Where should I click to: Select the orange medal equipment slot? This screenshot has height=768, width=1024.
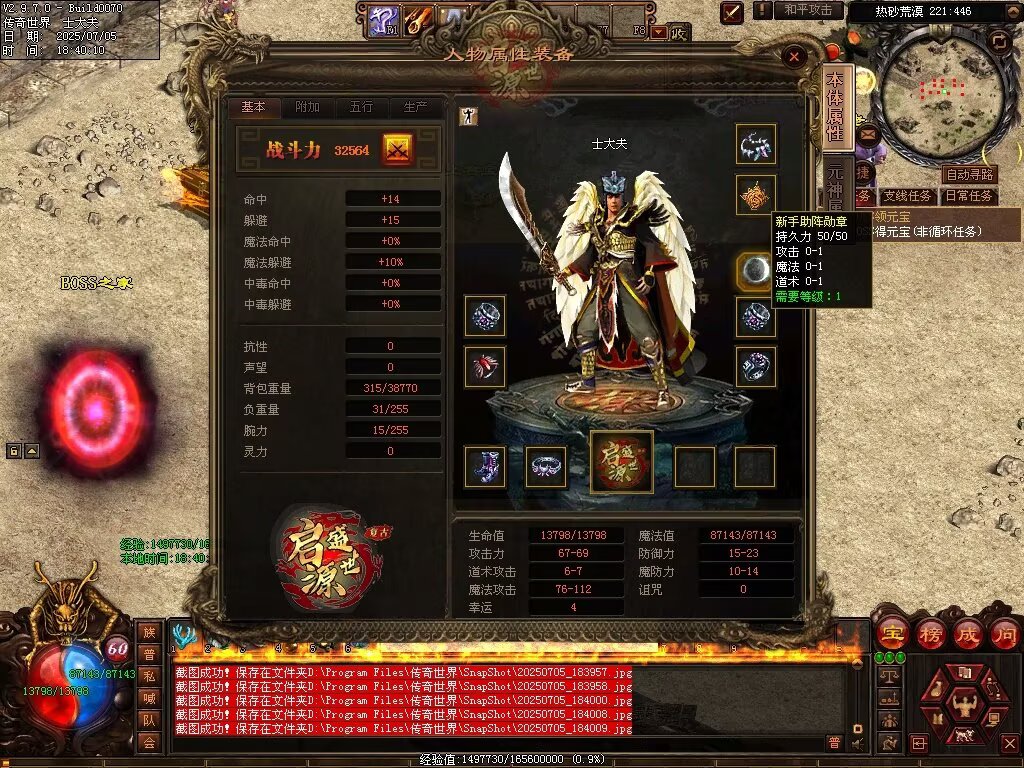point(756,195)
